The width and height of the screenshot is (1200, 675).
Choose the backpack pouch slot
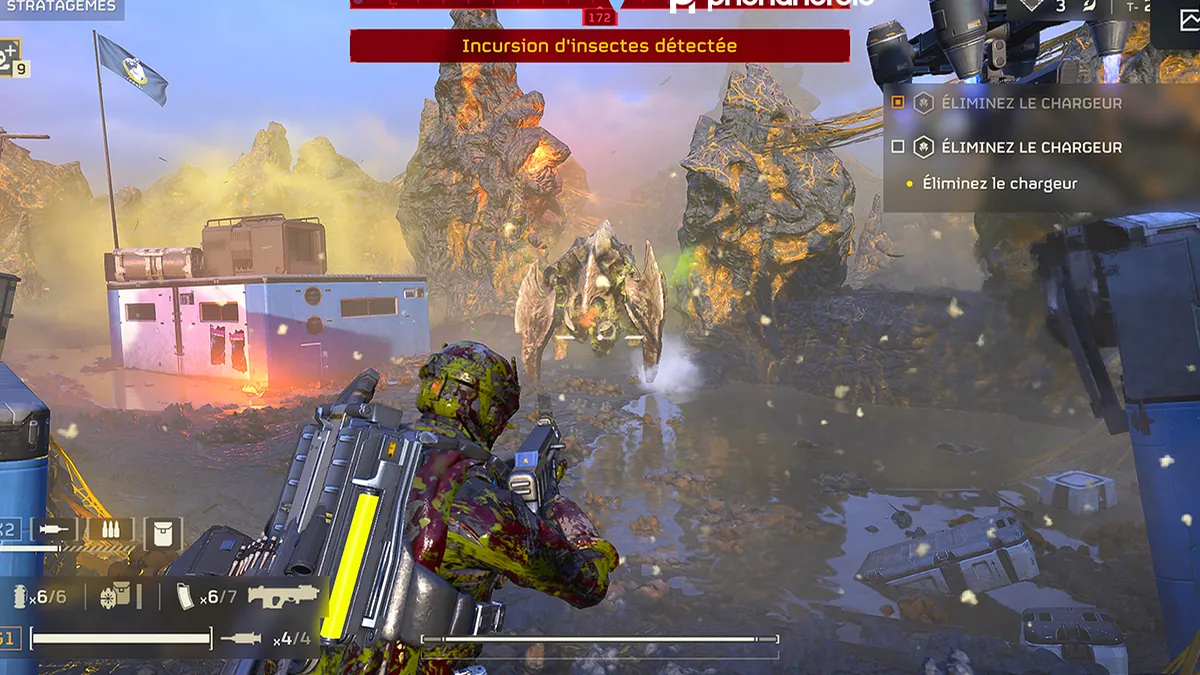(163, 532)
